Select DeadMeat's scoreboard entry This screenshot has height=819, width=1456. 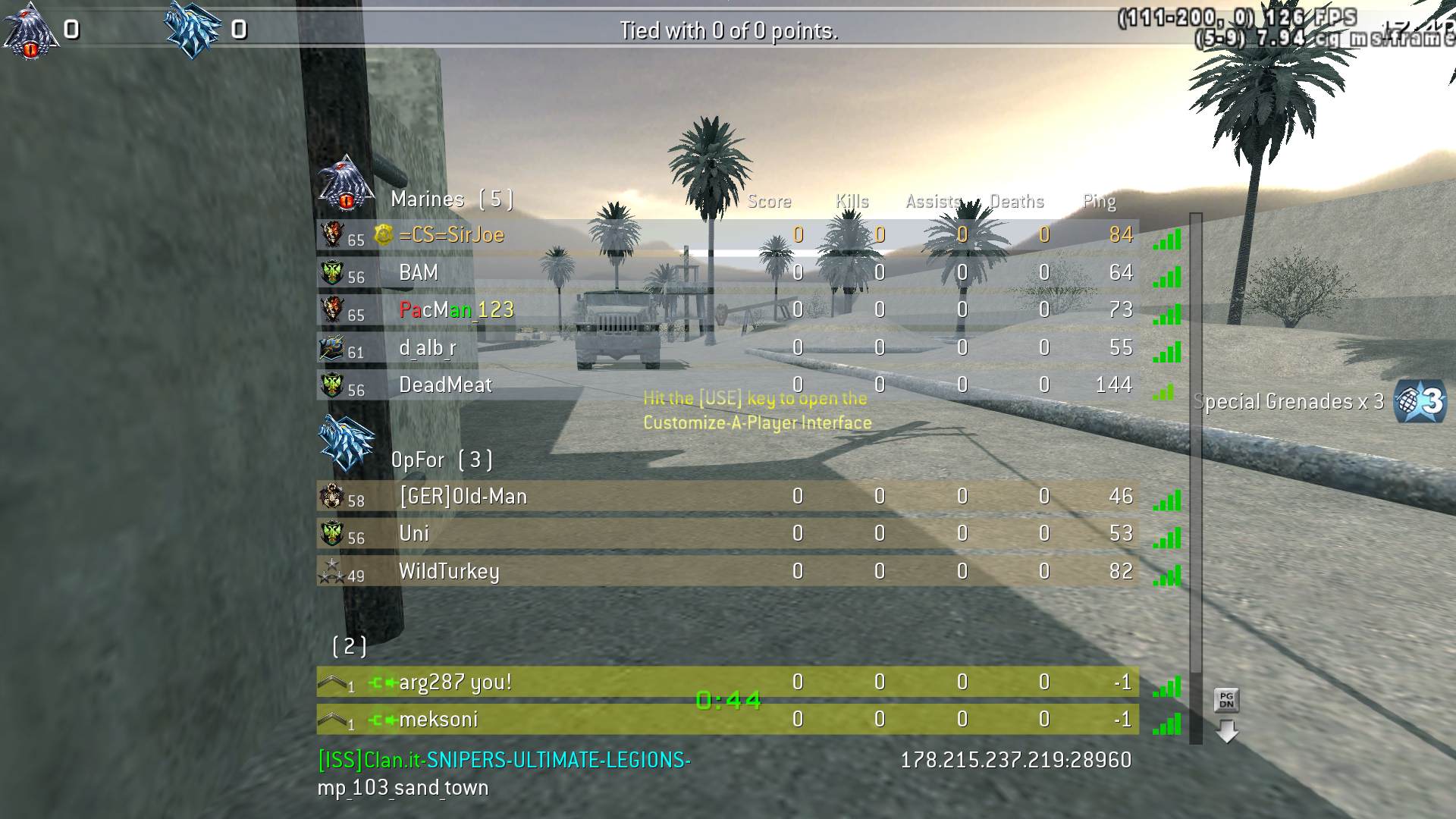[726, 385]
